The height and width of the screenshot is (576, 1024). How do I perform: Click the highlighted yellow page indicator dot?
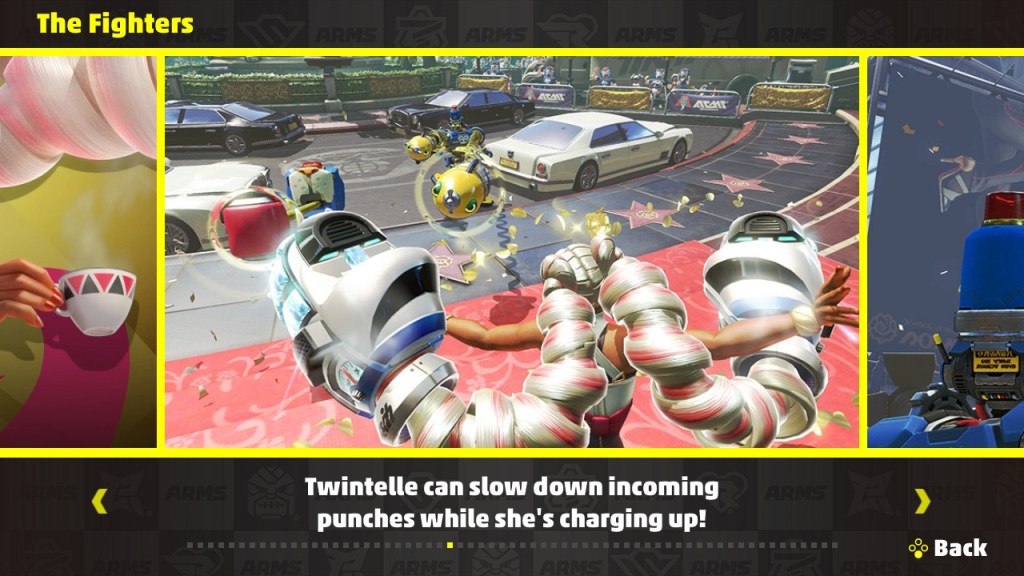450,545
